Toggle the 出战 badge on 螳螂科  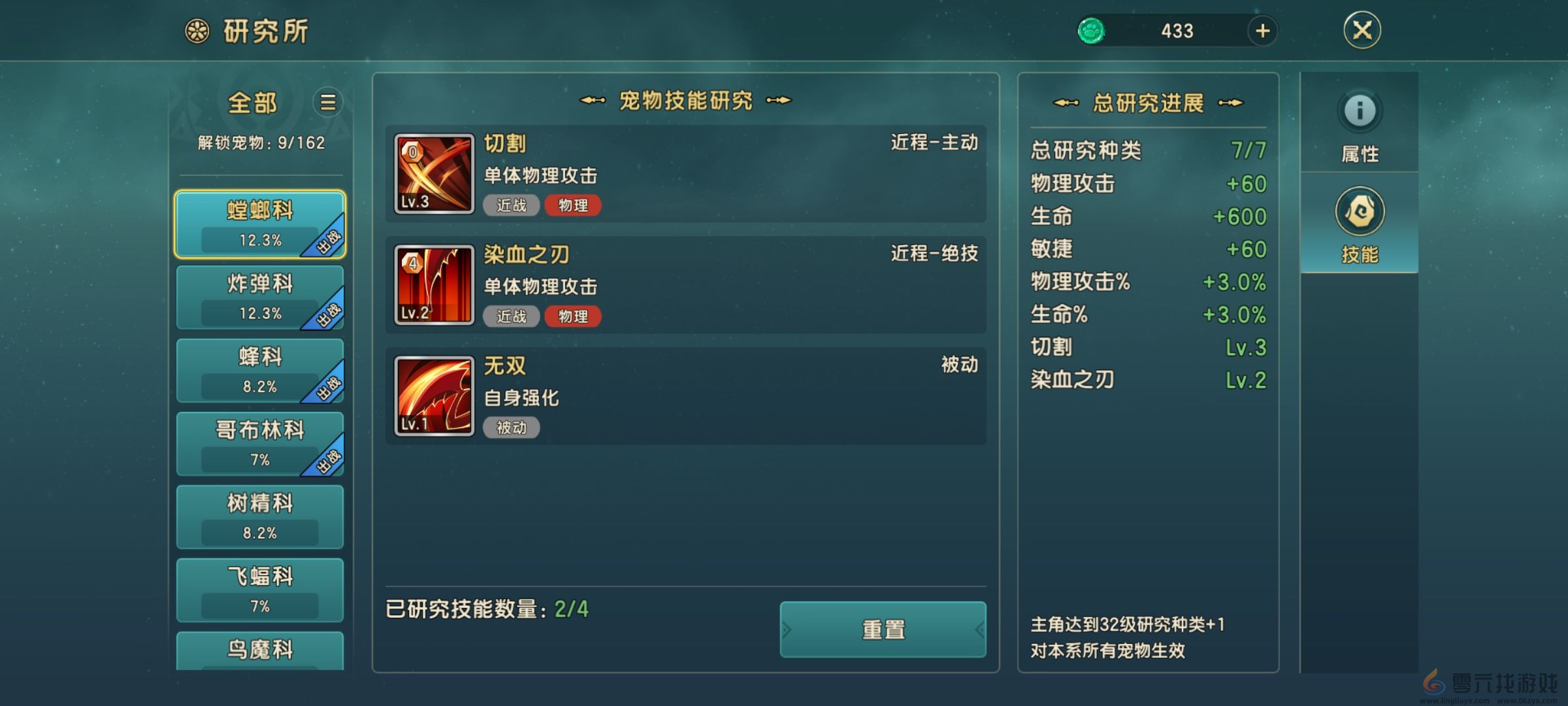(329, 241)
